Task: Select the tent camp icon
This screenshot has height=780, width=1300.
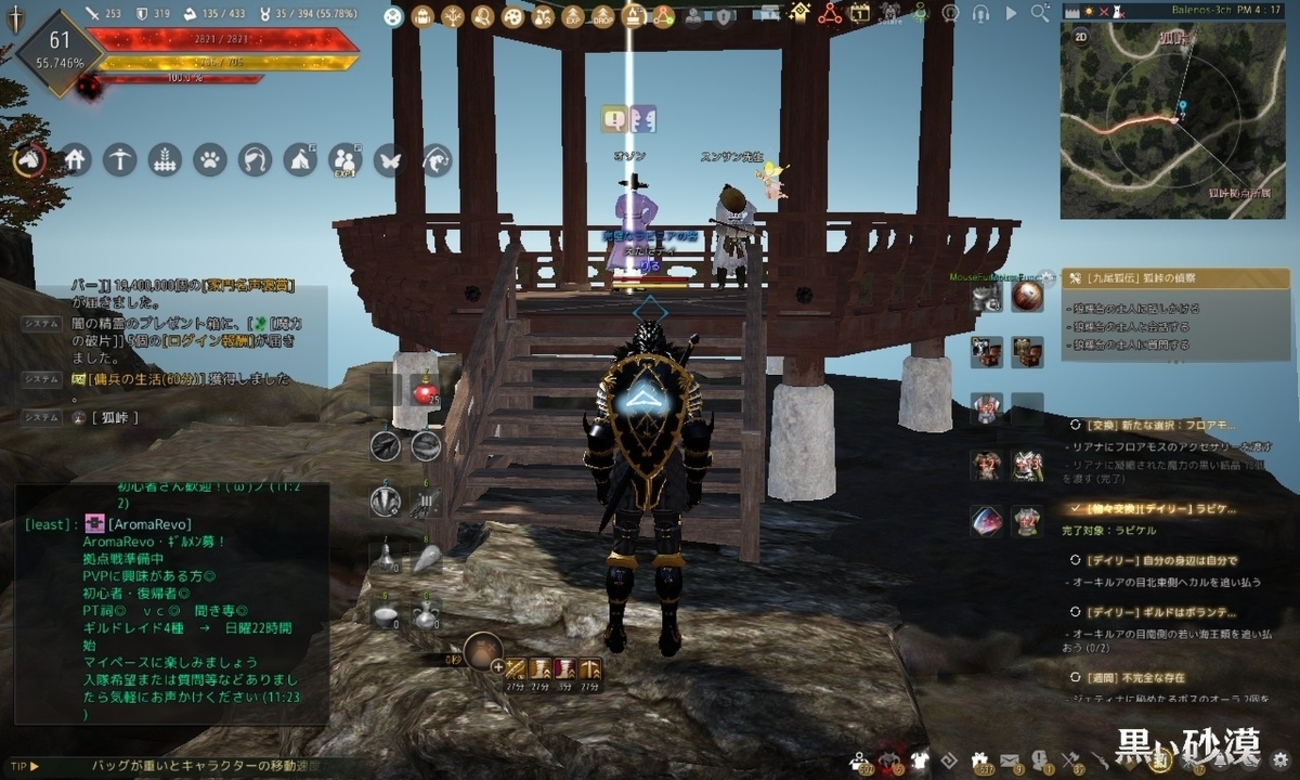Action: pos(300,160)
